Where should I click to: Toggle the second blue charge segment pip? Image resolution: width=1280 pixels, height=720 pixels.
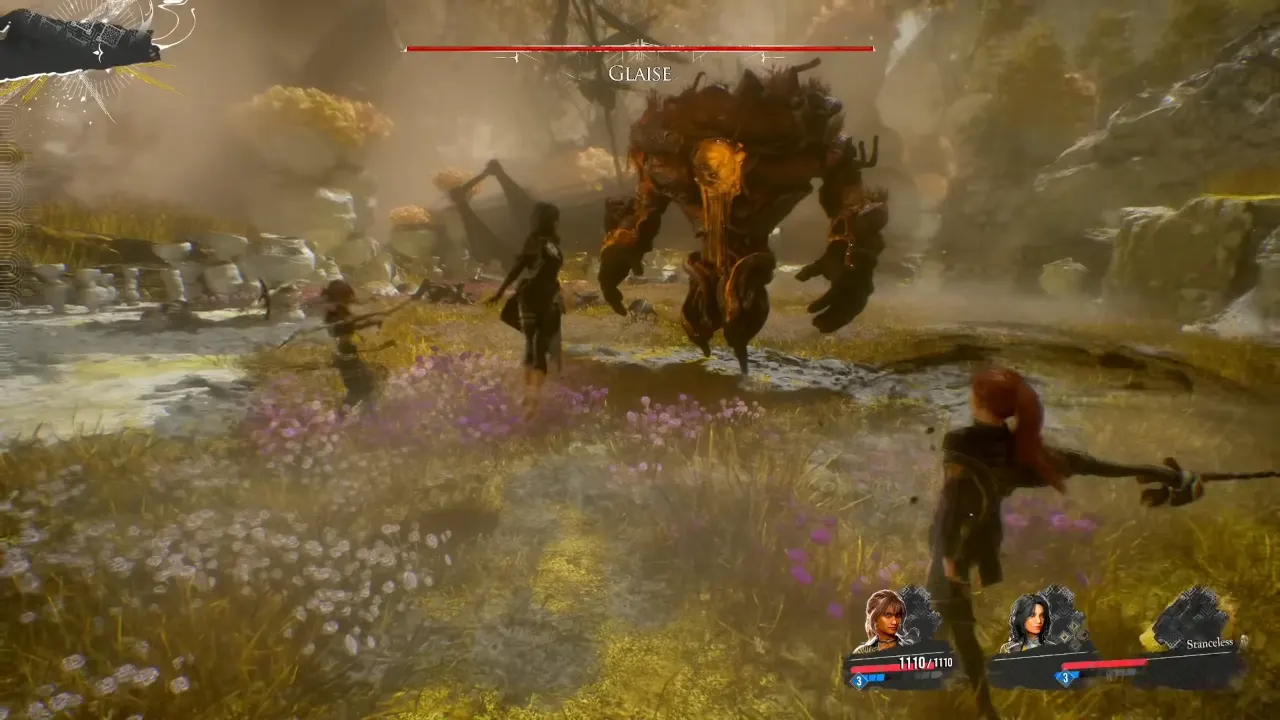(882, 678)
